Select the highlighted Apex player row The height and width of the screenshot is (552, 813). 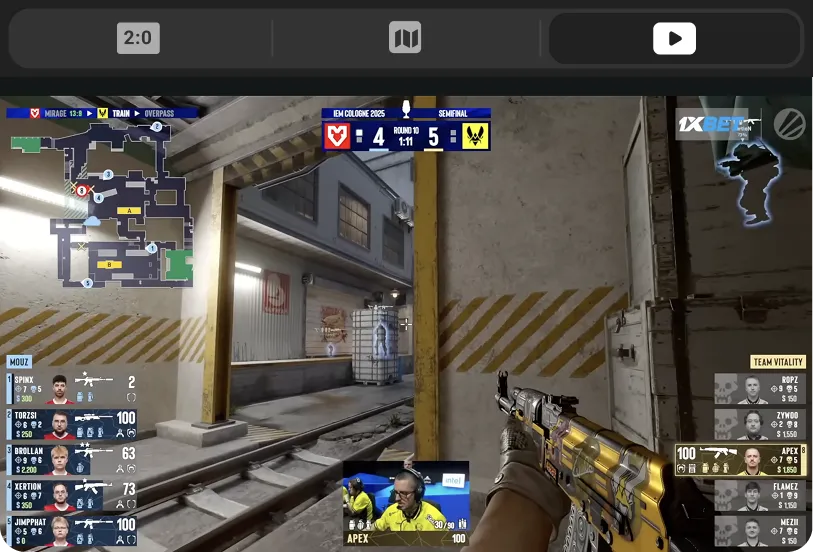click(741, 460)
